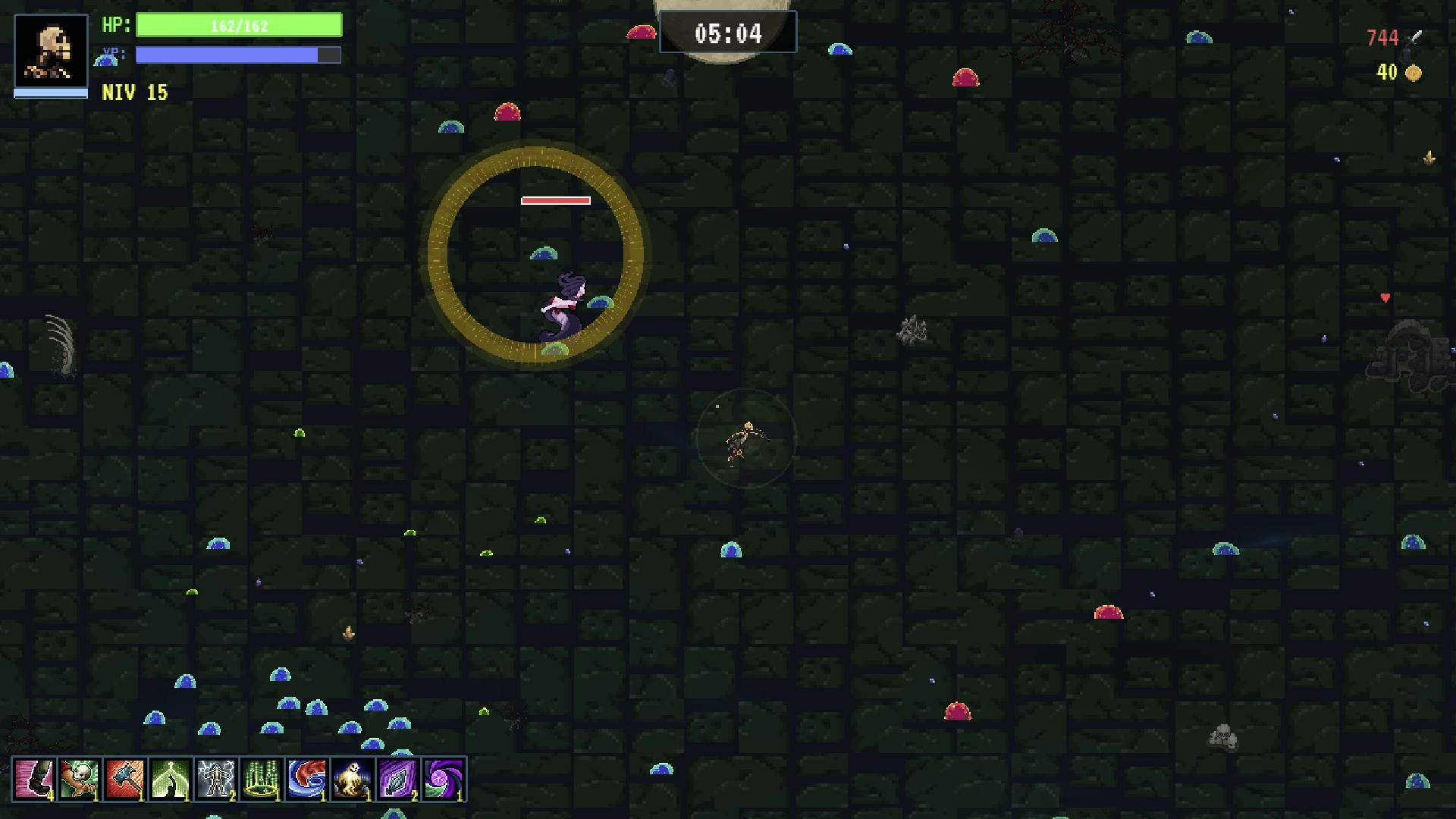Activate the red and blue whirlpool skill

[307, 779]
